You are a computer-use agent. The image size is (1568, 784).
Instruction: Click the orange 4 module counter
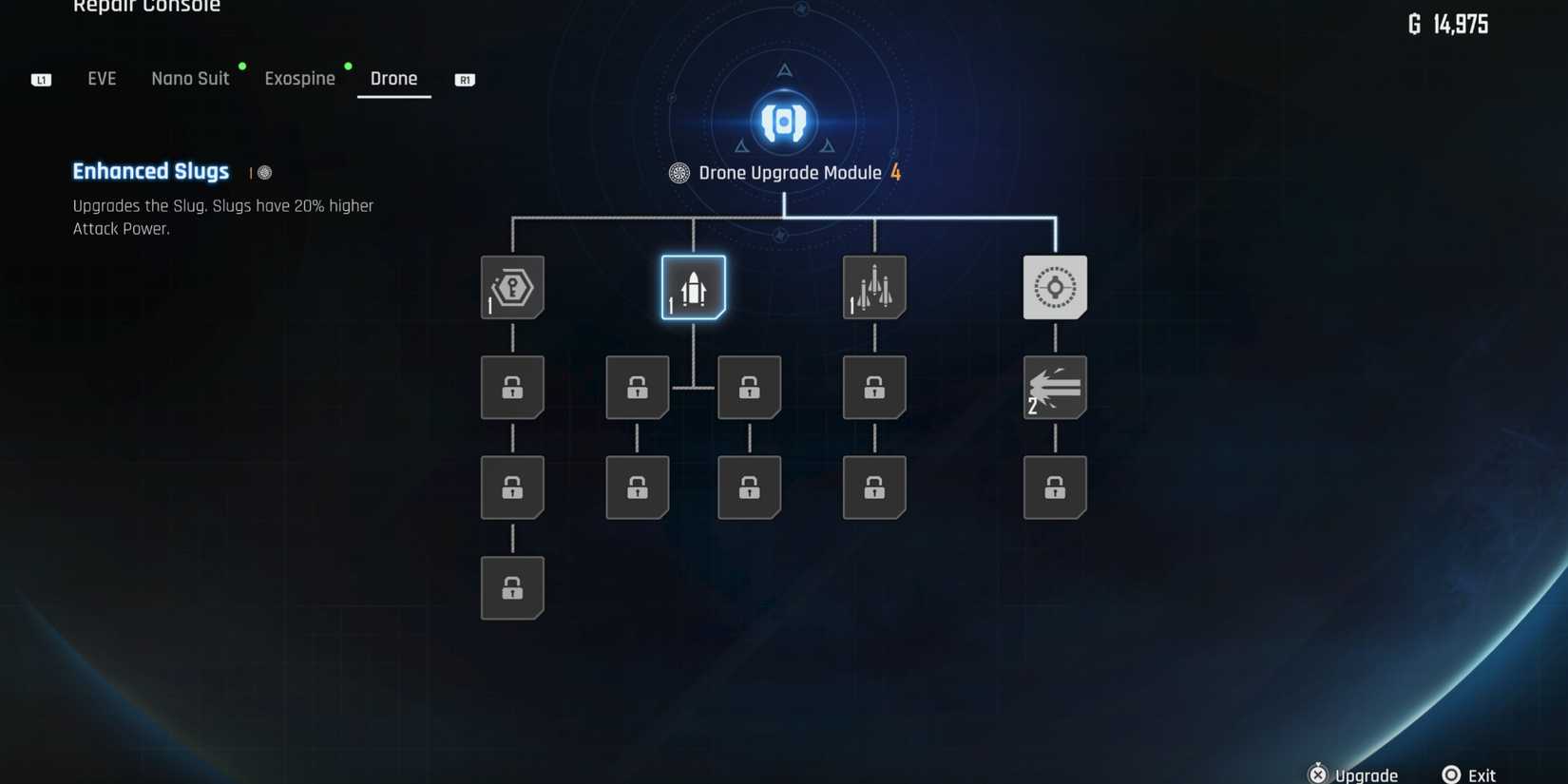(894, 172)
